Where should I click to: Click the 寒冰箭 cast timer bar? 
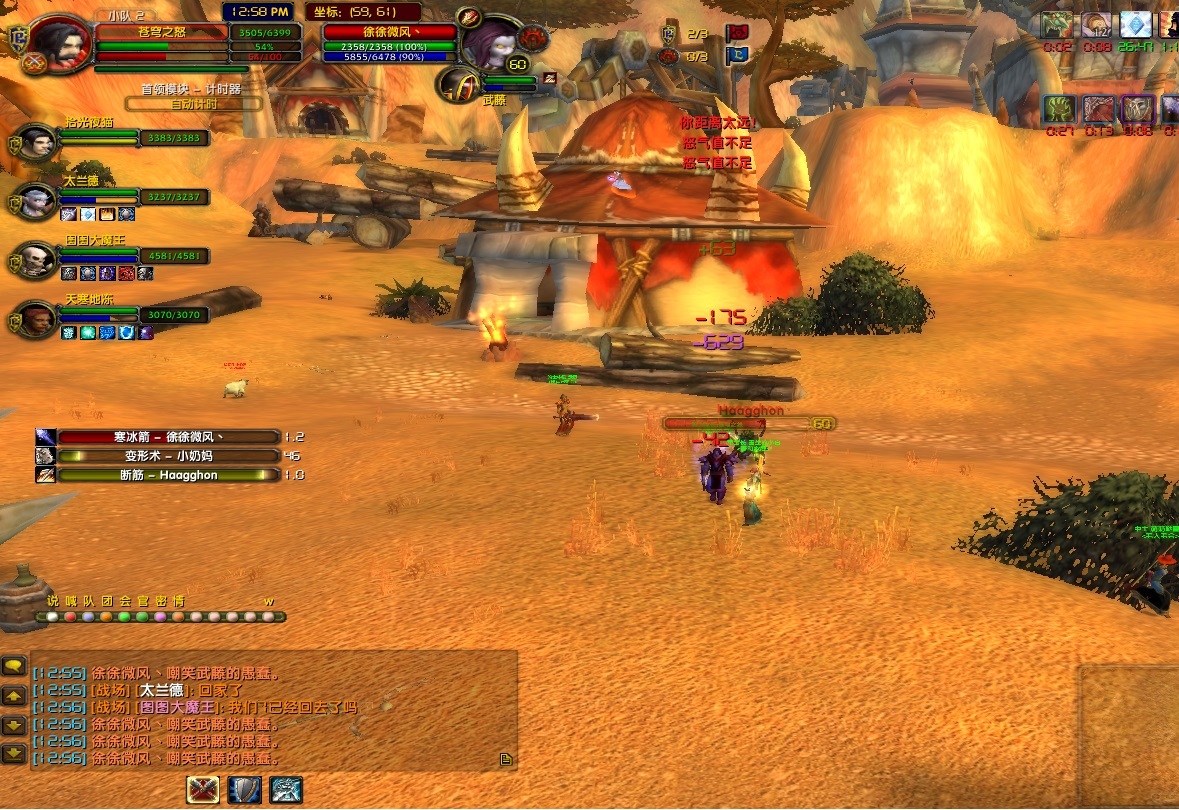[x=168, y=437]
